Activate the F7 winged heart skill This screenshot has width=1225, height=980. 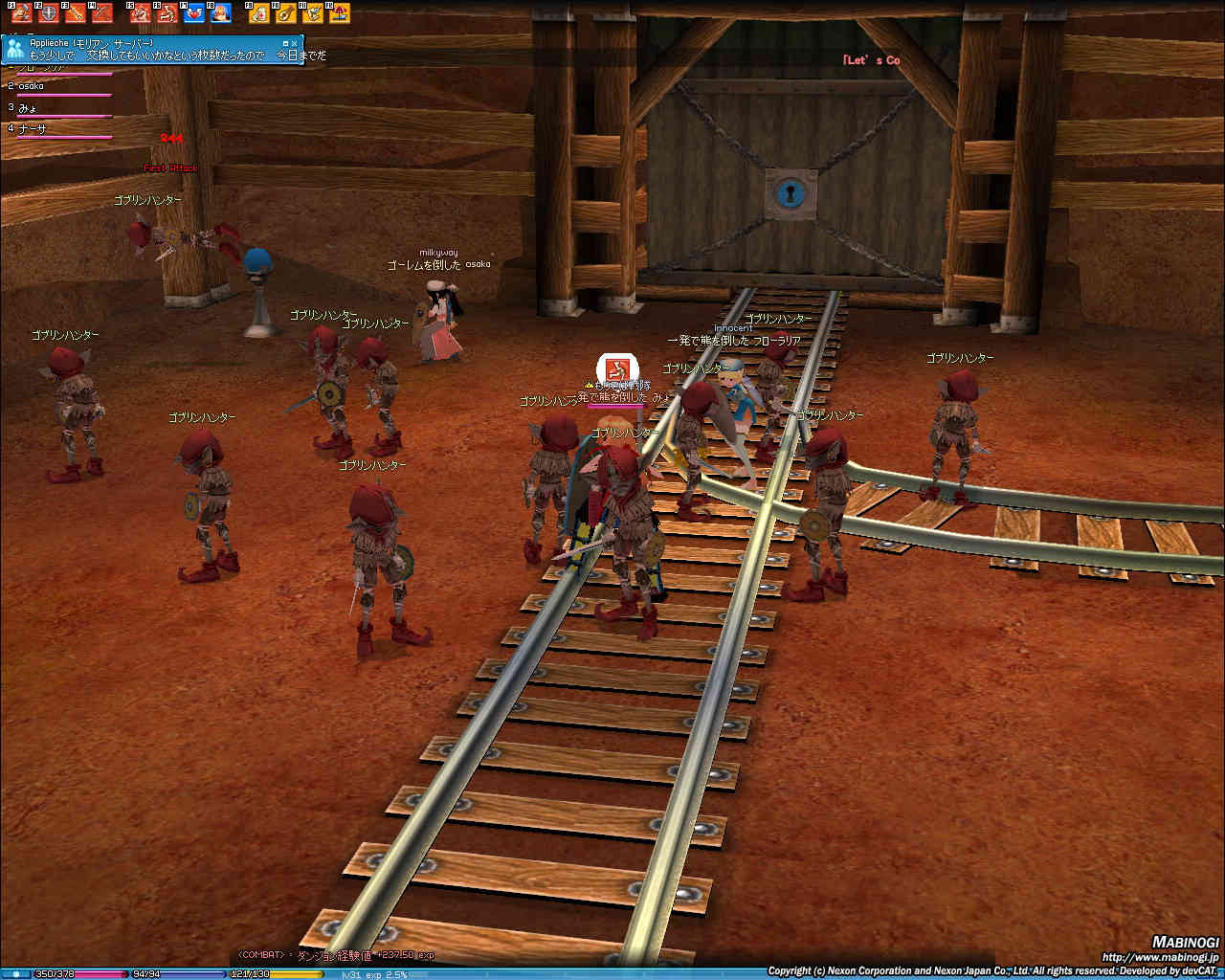(x=194, y=12)
